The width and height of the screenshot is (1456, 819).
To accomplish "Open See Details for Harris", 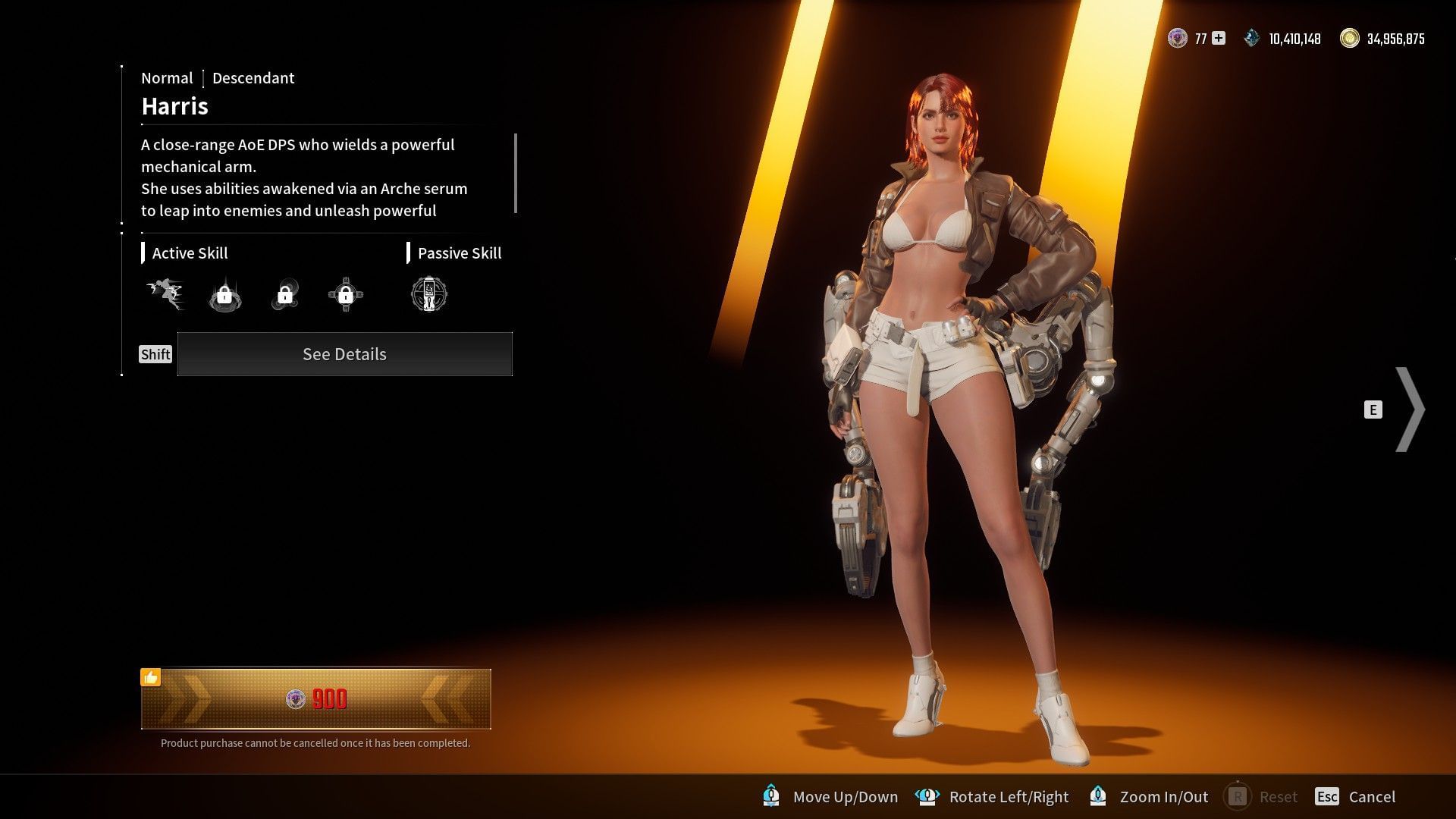I will (344, 354).
